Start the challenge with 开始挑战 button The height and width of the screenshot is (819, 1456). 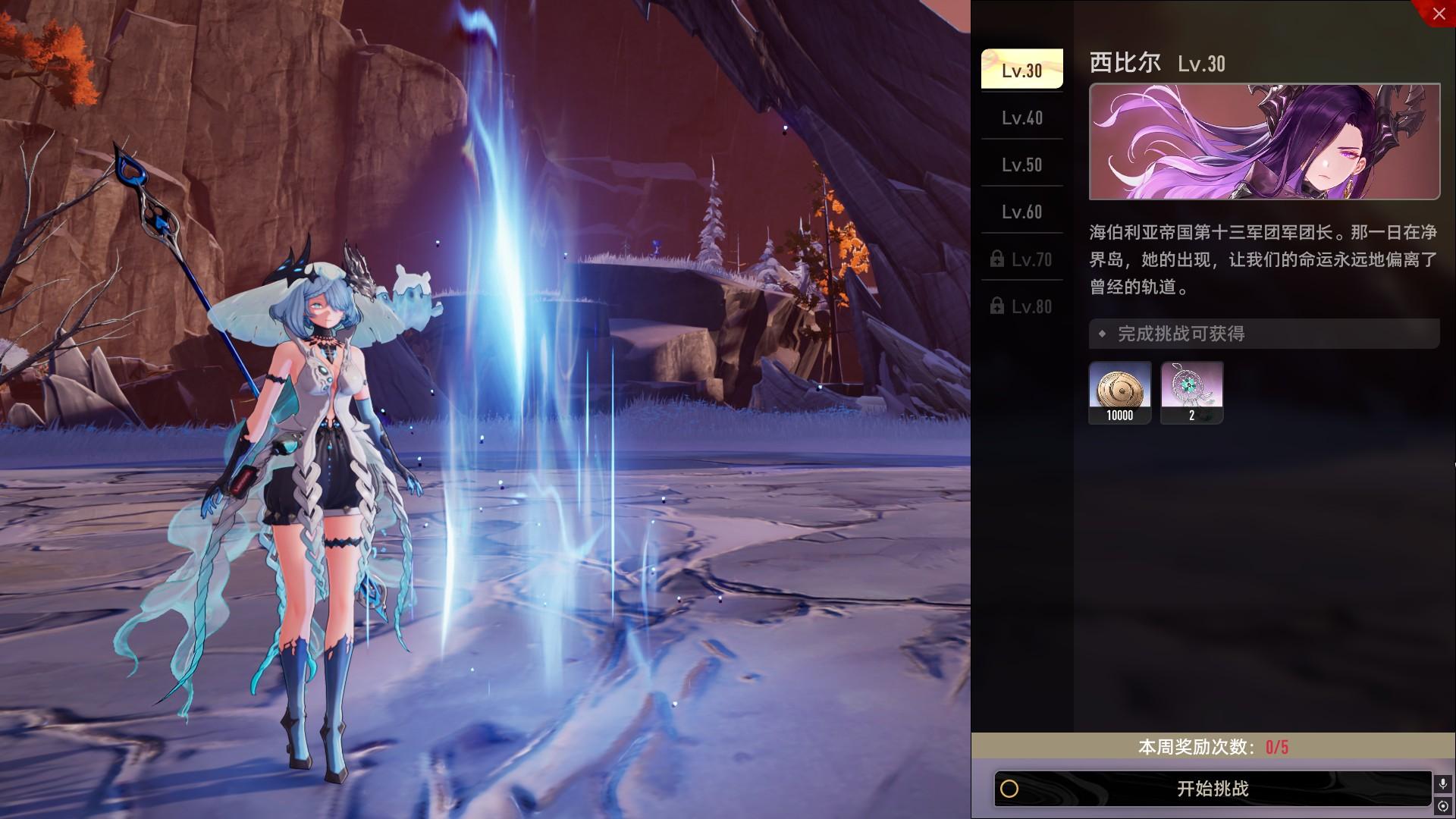(x=1212, y=789)
